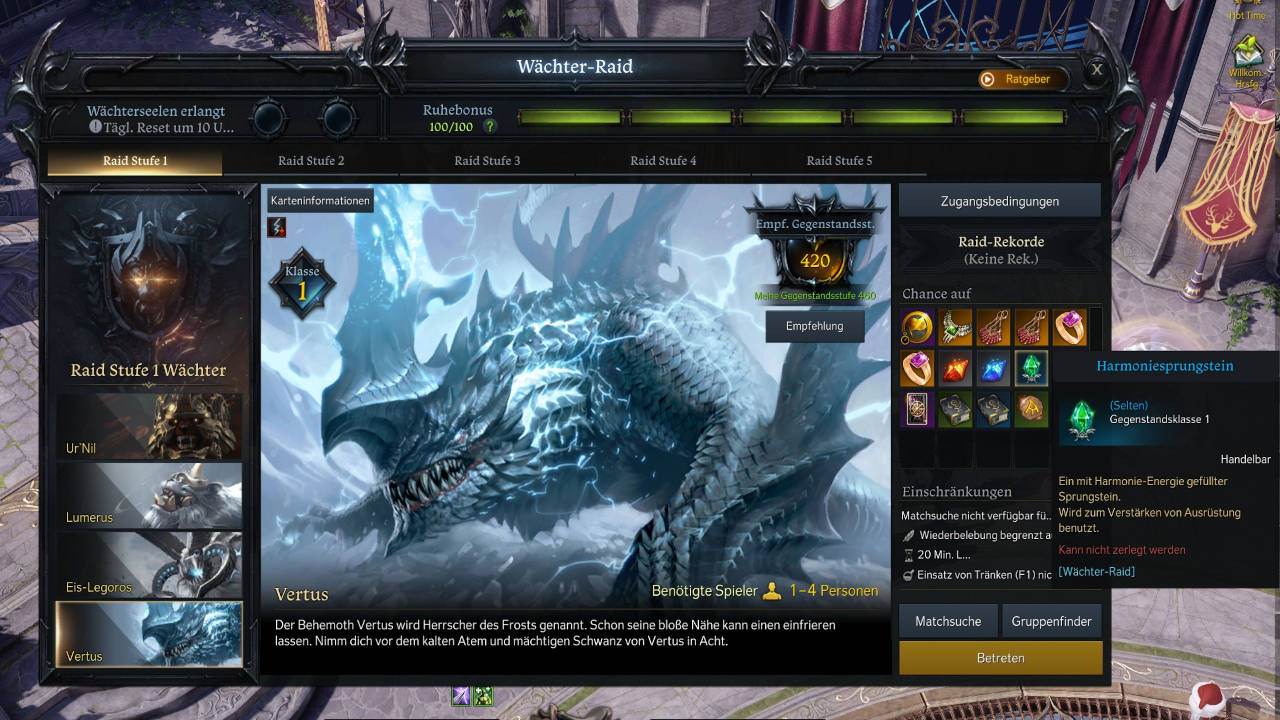
Task: Open the Zugangsbedingungen requirements
Action: click(x=999, y=201)
